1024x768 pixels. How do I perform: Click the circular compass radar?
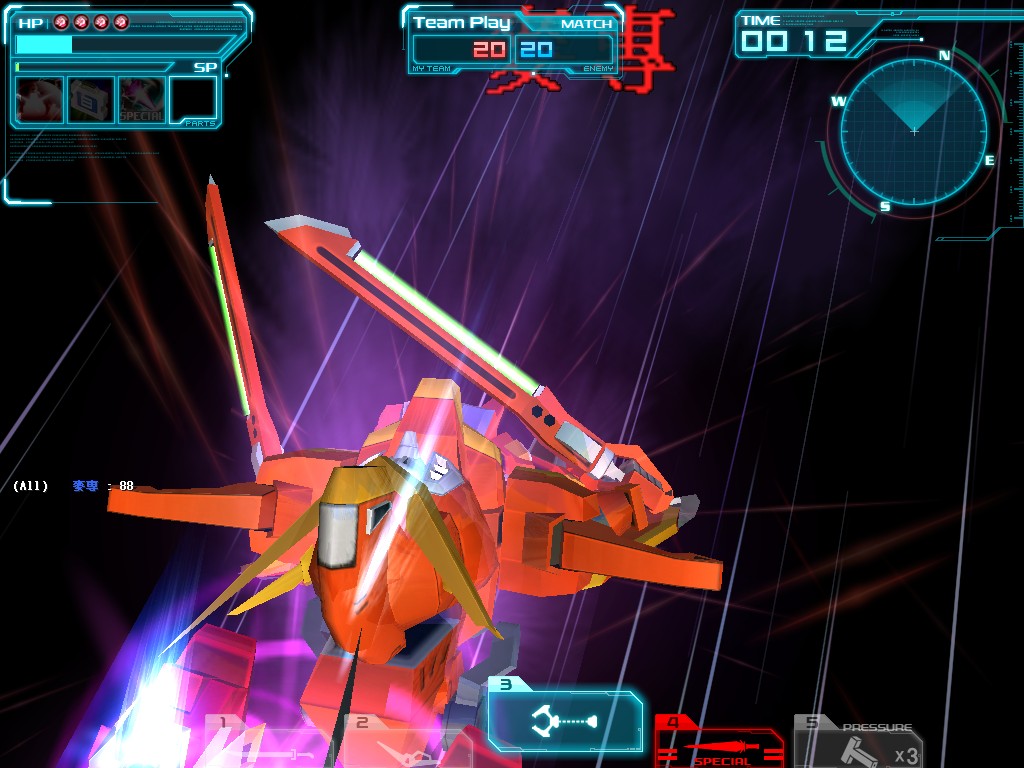click(x=913, y=132)
